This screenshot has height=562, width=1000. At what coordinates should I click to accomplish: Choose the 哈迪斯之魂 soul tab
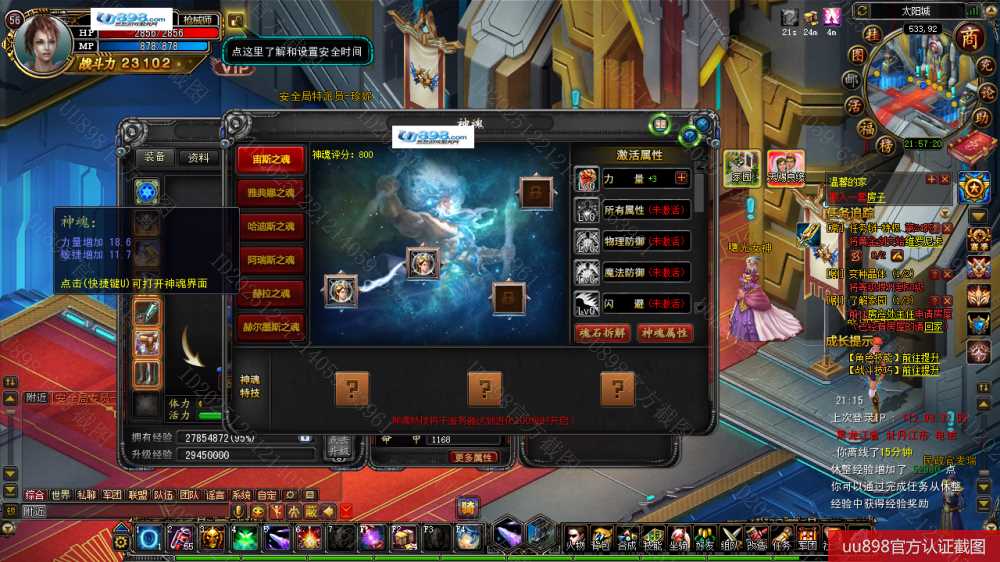coord(271,227)
